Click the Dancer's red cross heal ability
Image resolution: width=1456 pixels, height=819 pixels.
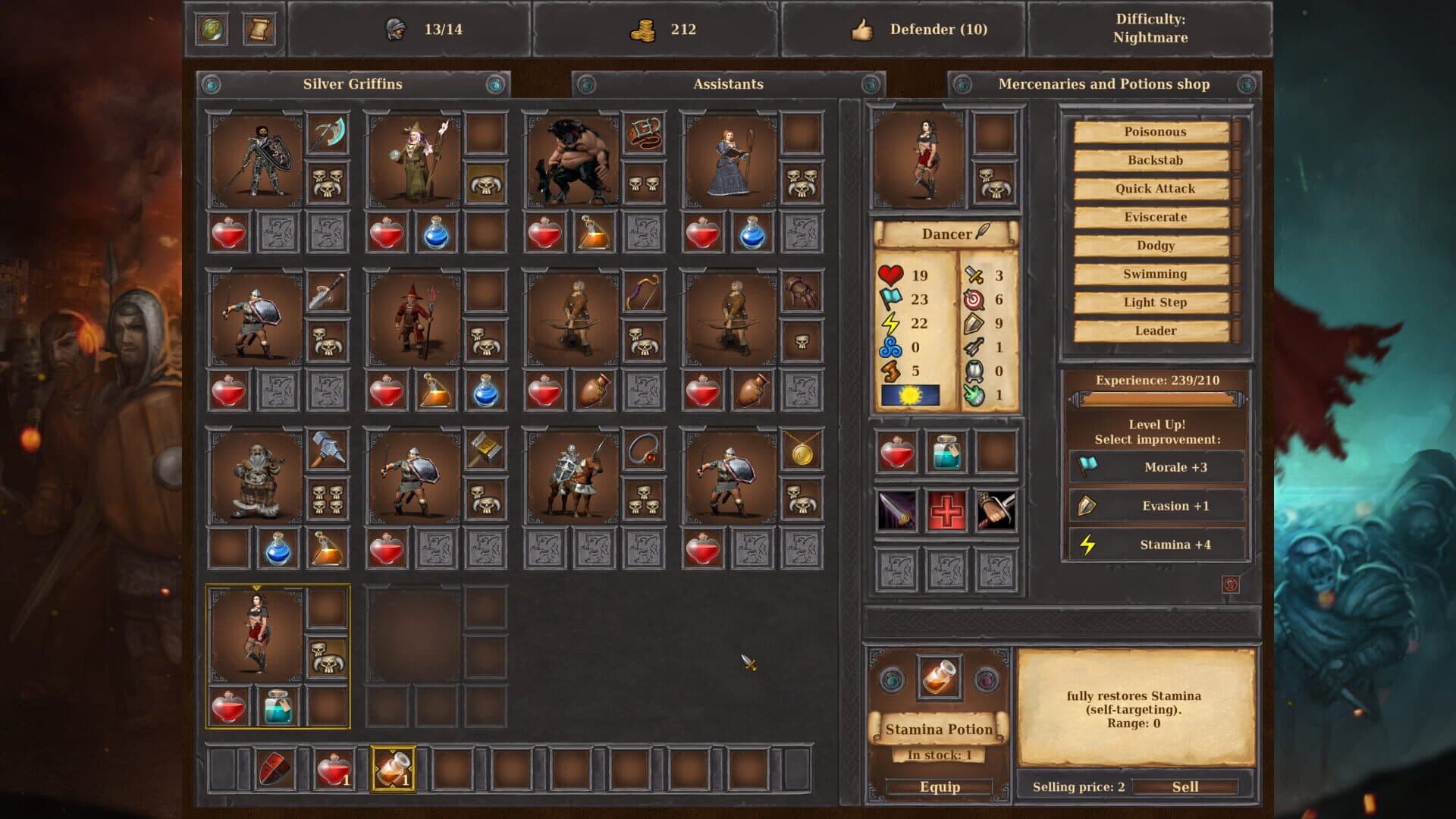946,510
